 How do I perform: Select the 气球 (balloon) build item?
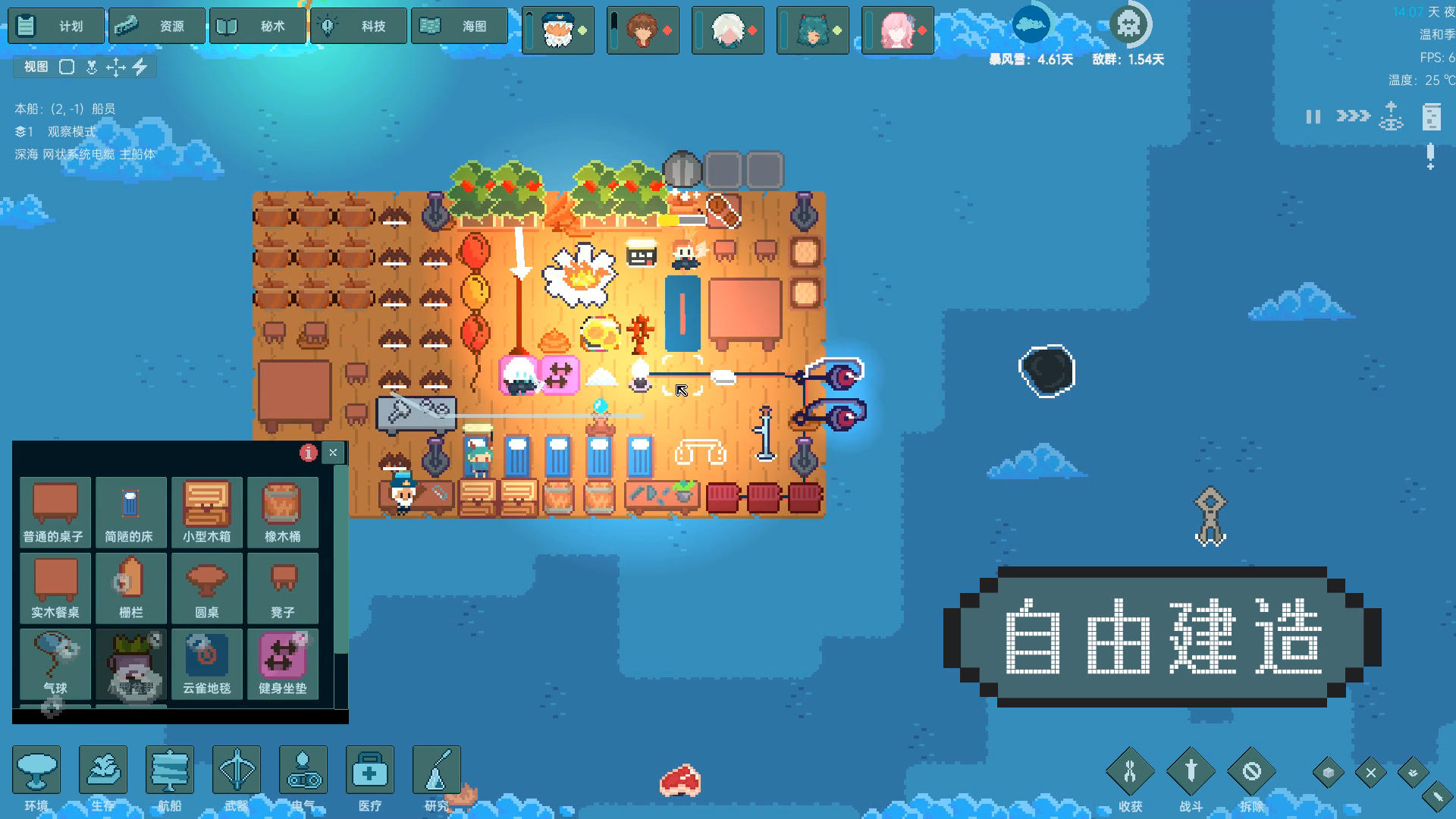point(54,664)
